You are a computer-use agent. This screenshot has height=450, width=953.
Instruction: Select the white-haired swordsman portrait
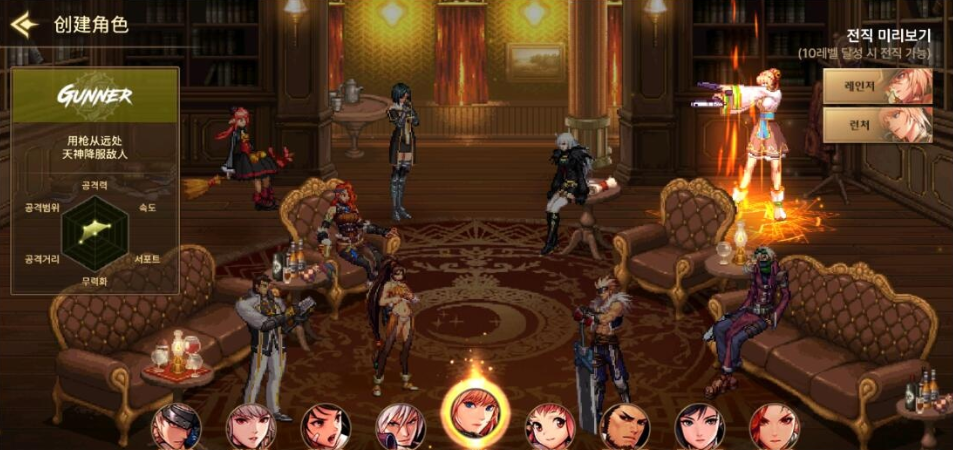pyautogui.click(x=400, y=428)
